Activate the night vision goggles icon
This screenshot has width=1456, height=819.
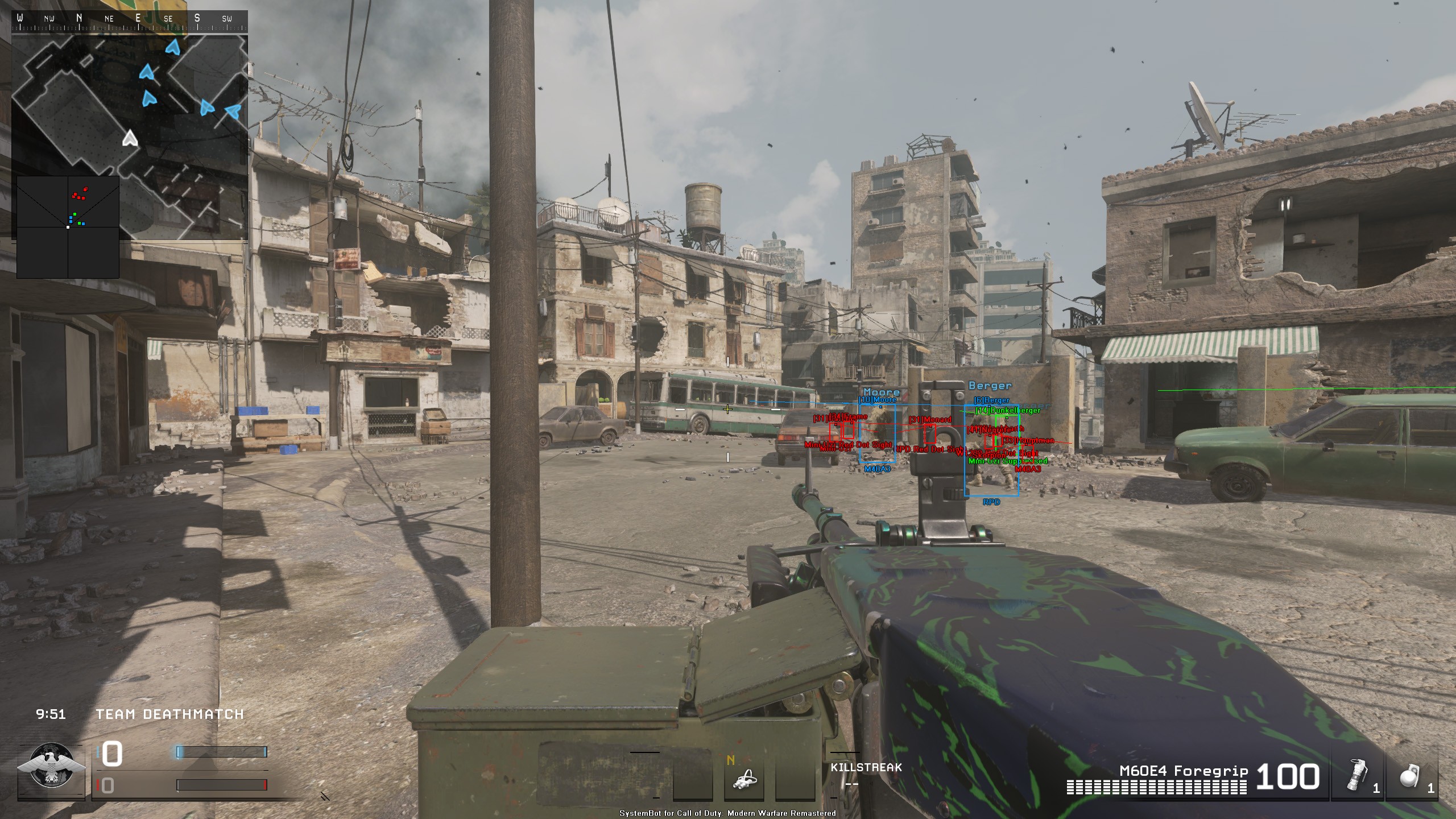tap(744, 778)
